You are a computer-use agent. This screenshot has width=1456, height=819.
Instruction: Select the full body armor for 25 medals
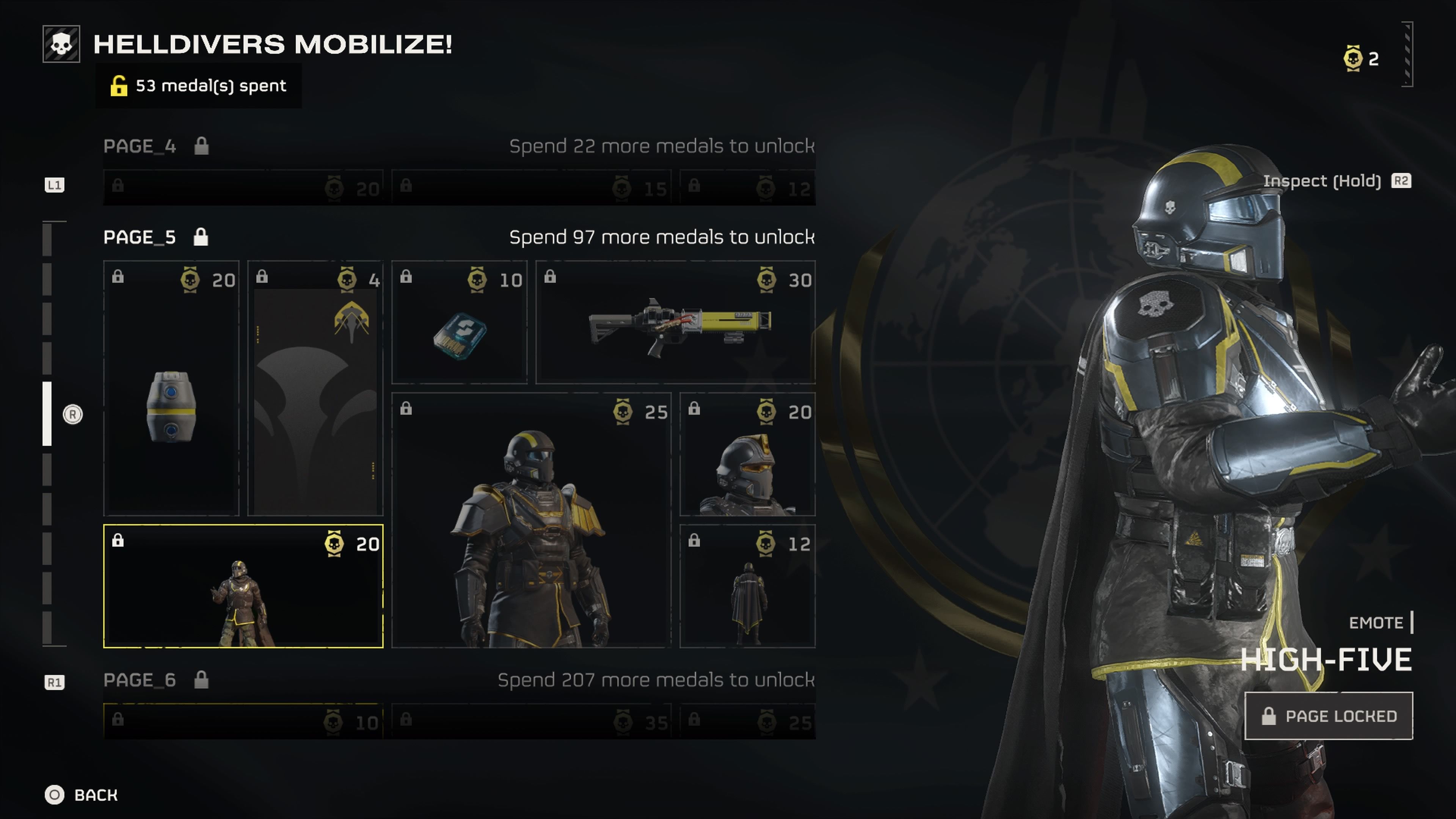(531, 520)
